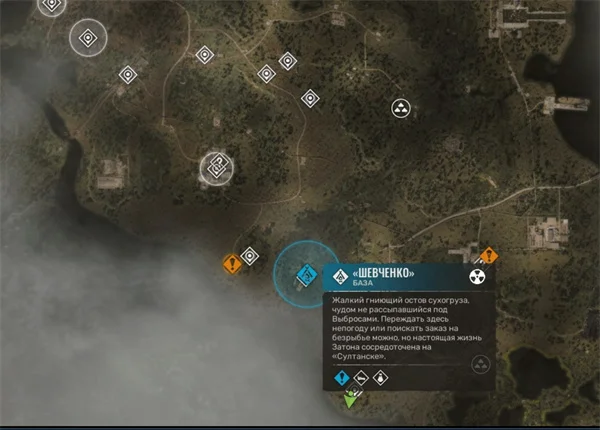Click the green player position arrow
The image size is (600, 430).
click(x=352, y=400)
